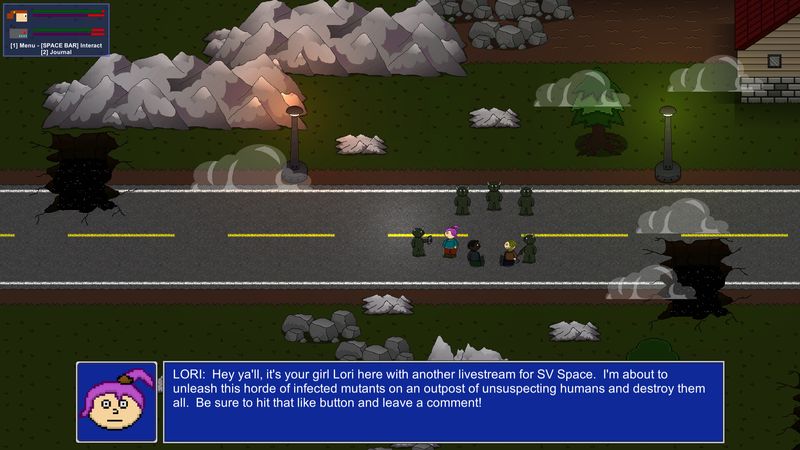Select Lori's purple-haired speaker portrait
The width and height of the screenshot is (800, 450).
(117, 401)
